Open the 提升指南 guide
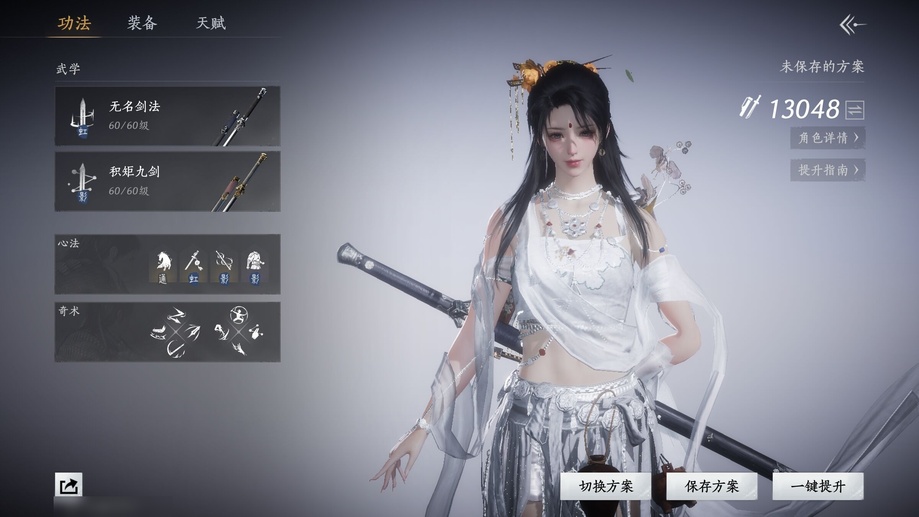 (x=827, y=170)
